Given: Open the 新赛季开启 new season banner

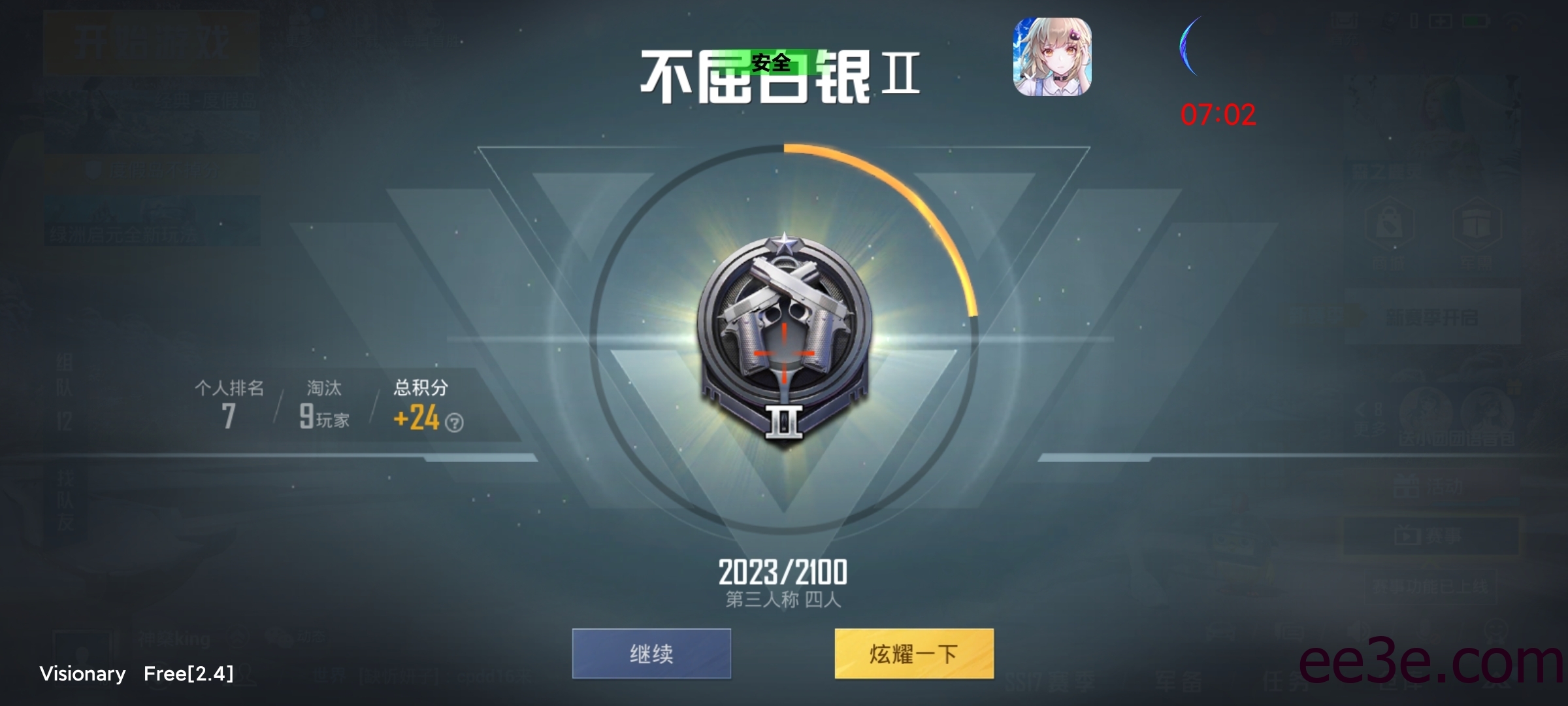Looking at the screenshot, I should pos(1432,316).
